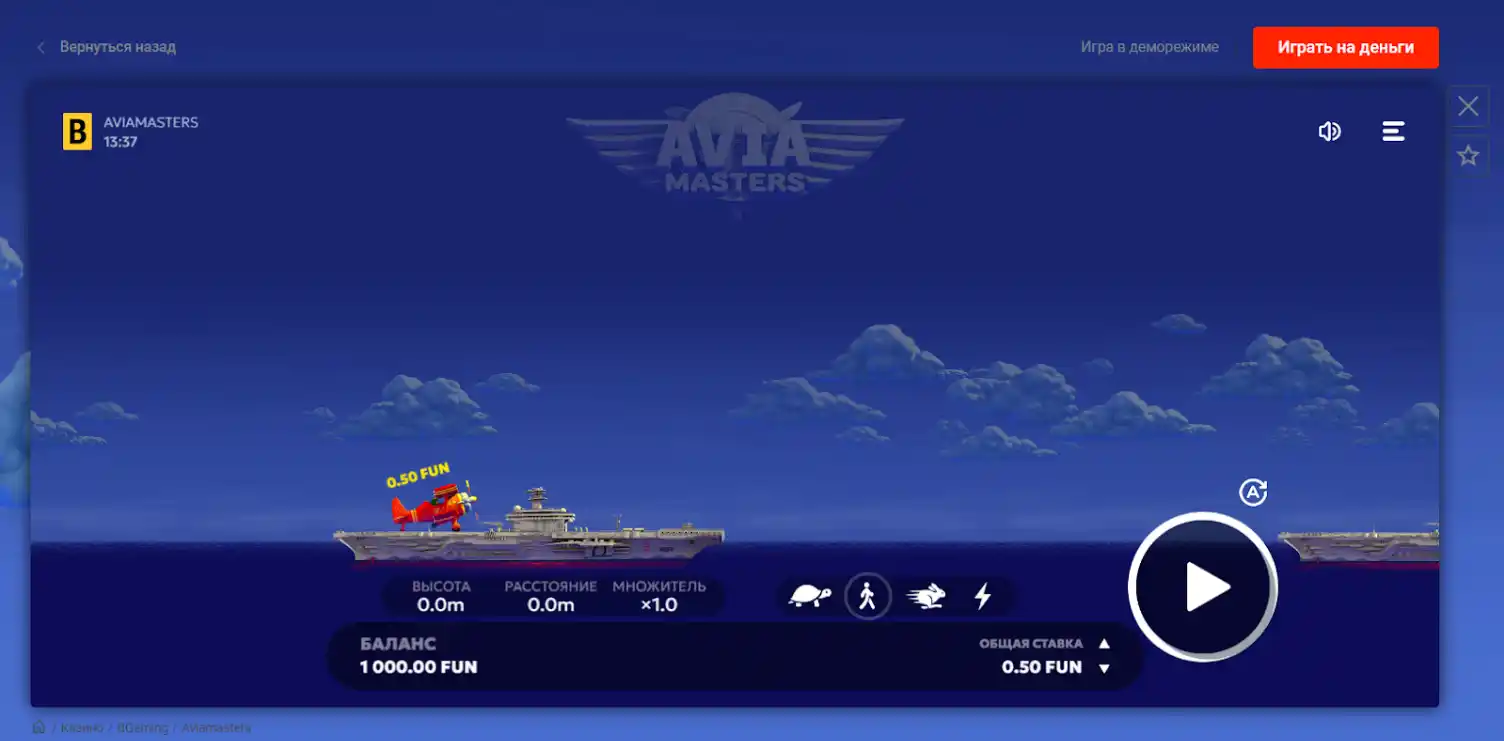Screen dimensions: 1504x741
Task: Switch speed toggle to rabbit mode
Action: pyautogui.click(x=926, y=596)
